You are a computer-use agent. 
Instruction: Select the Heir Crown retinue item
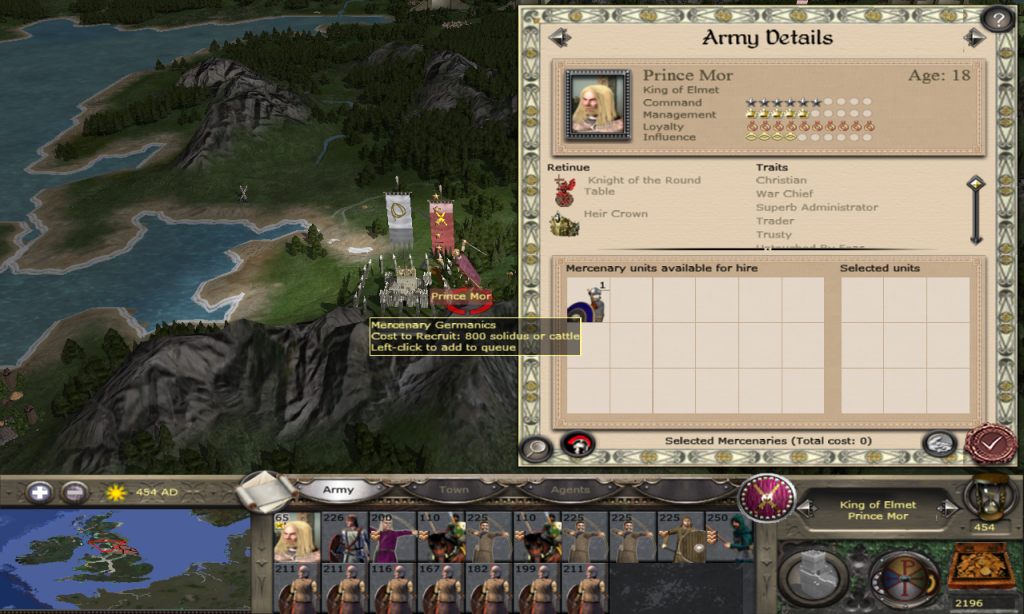click(x=565, y=224)
